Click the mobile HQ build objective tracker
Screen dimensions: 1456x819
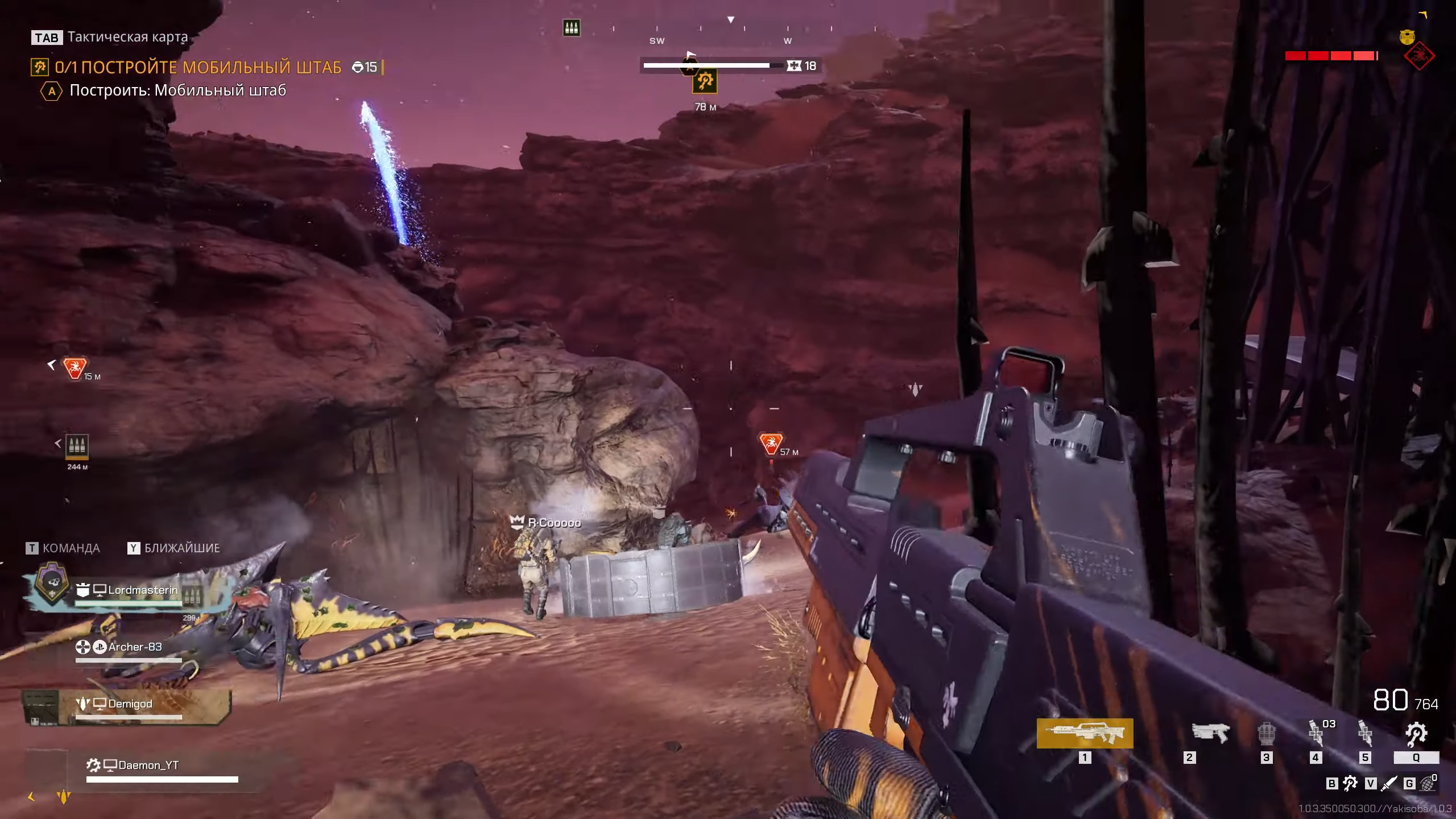click(x=198, y=68)
